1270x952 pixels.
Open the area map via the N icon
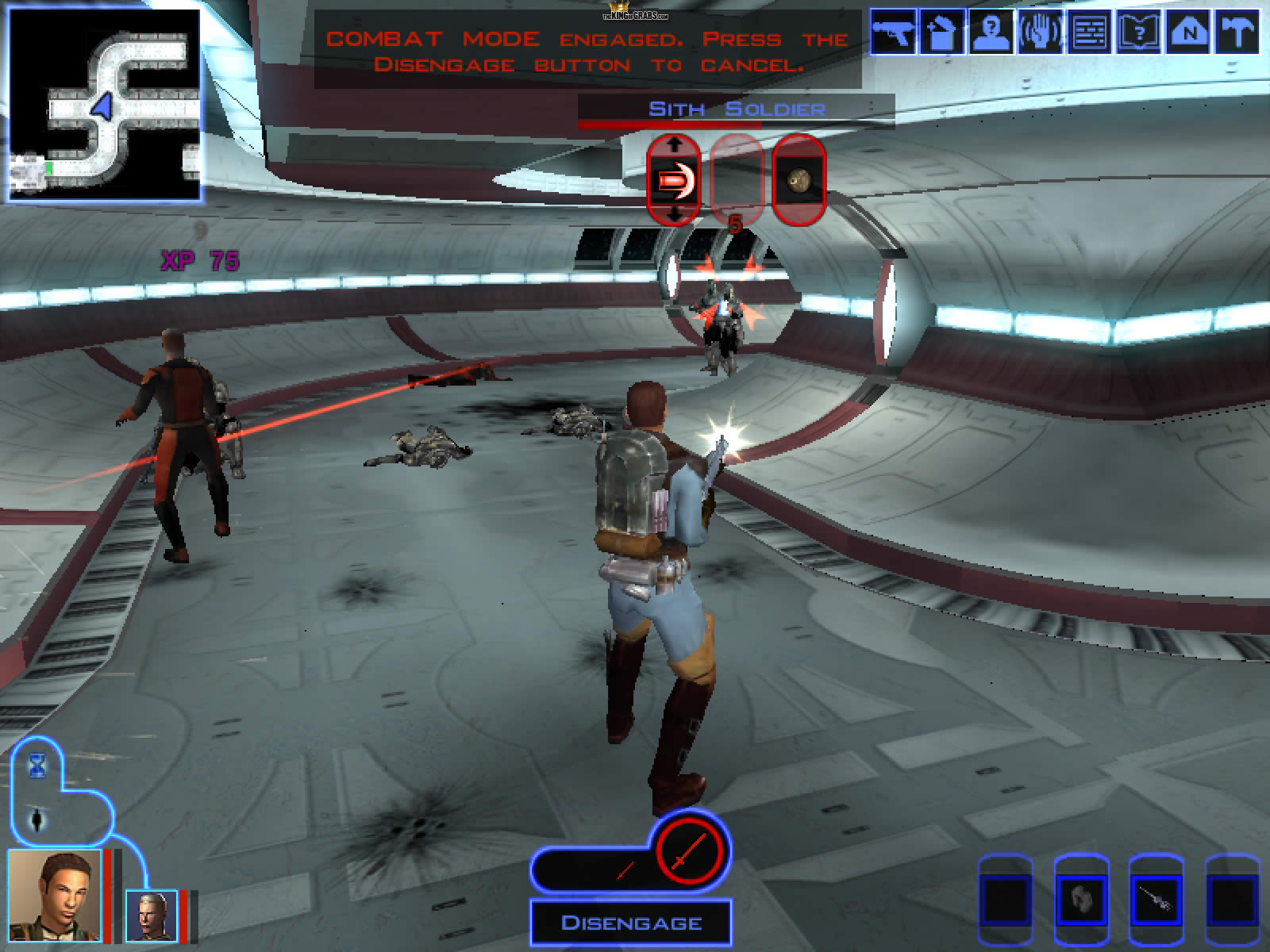tap(1188, 32)
